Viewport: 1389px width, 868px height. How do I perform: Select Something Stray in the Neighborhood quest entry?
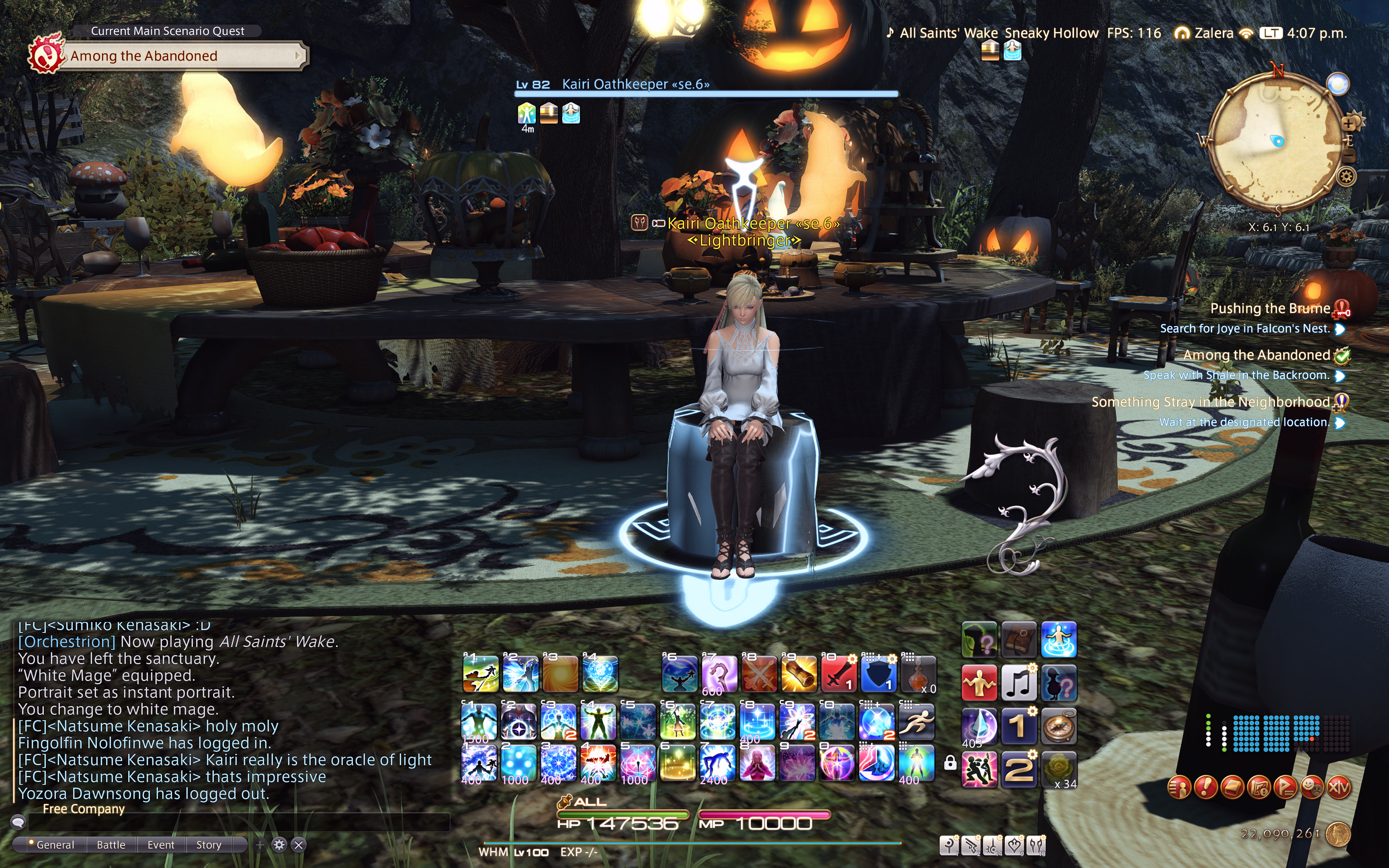point(1210,402)
